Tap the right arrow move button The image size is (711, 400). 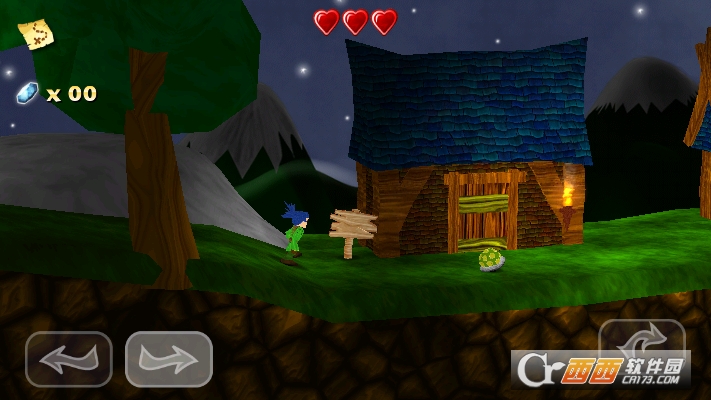click(168, 359)
